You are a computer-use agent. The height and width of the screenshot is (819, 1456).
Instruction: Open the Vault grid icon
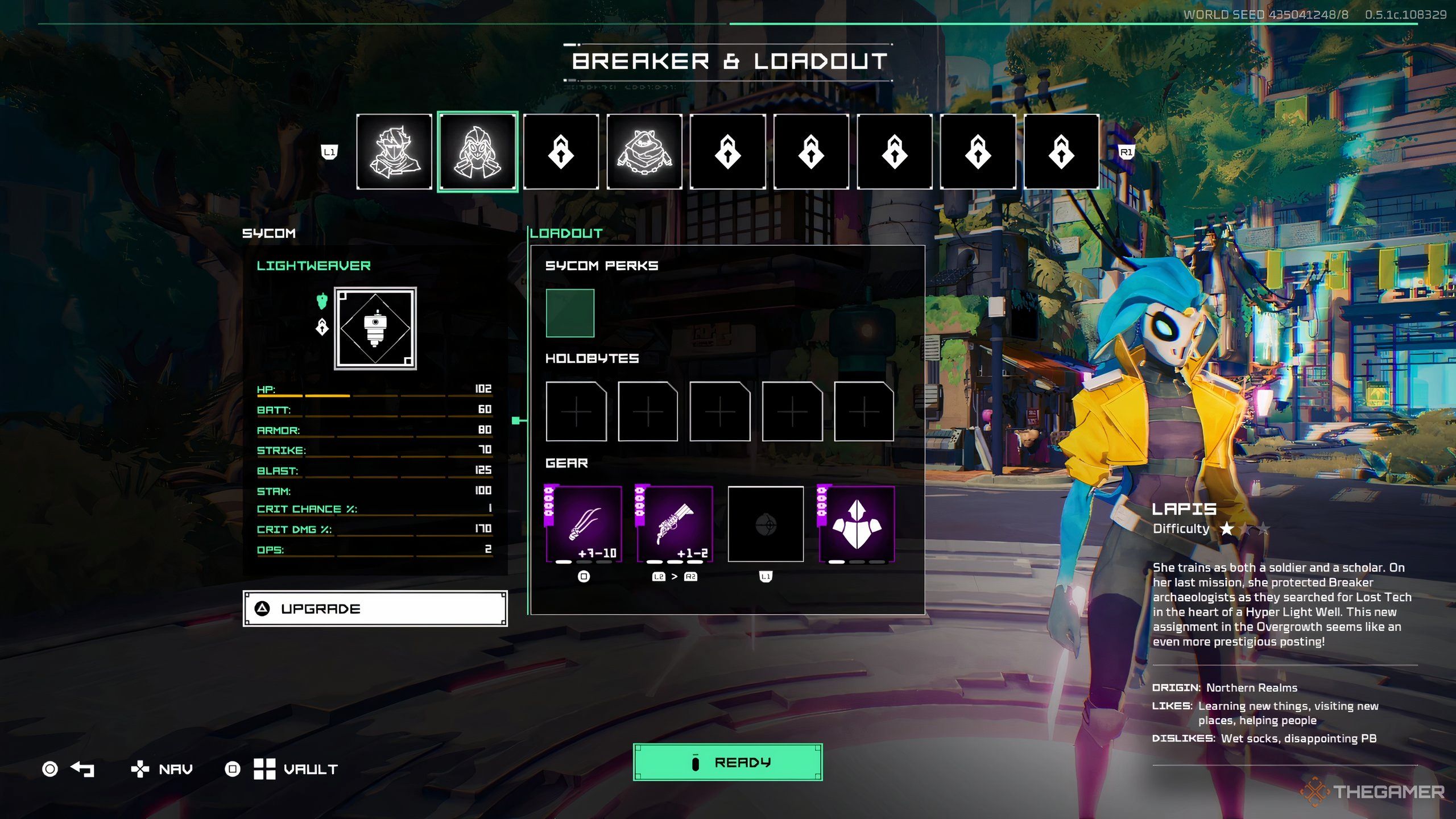click(264, 769)
